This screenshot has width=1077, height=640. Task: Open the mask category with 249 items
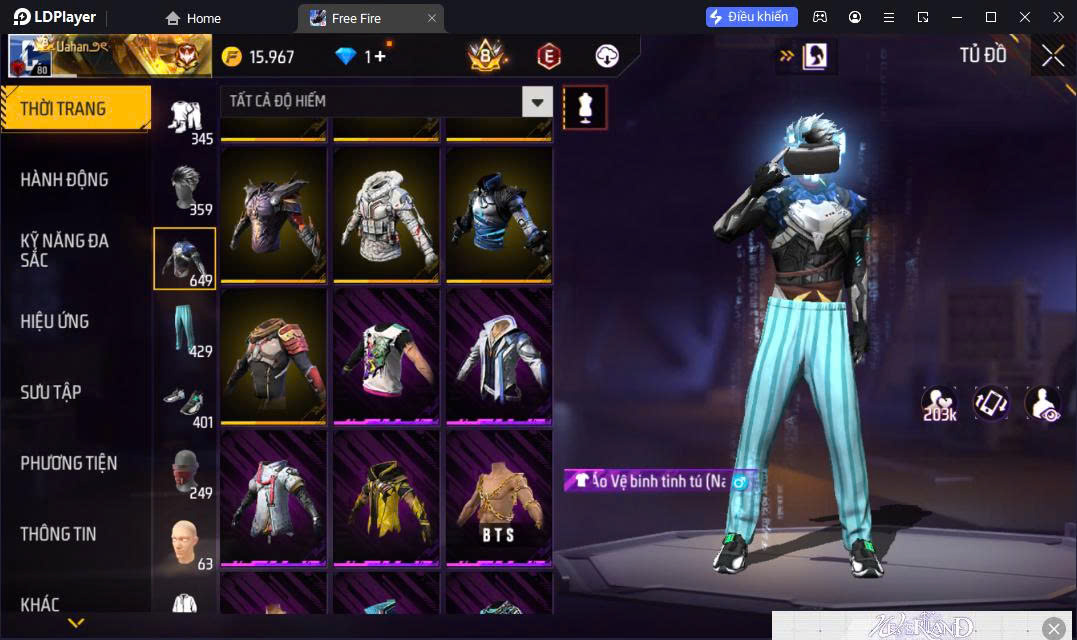pyautogui.click(x=186, y=472)
